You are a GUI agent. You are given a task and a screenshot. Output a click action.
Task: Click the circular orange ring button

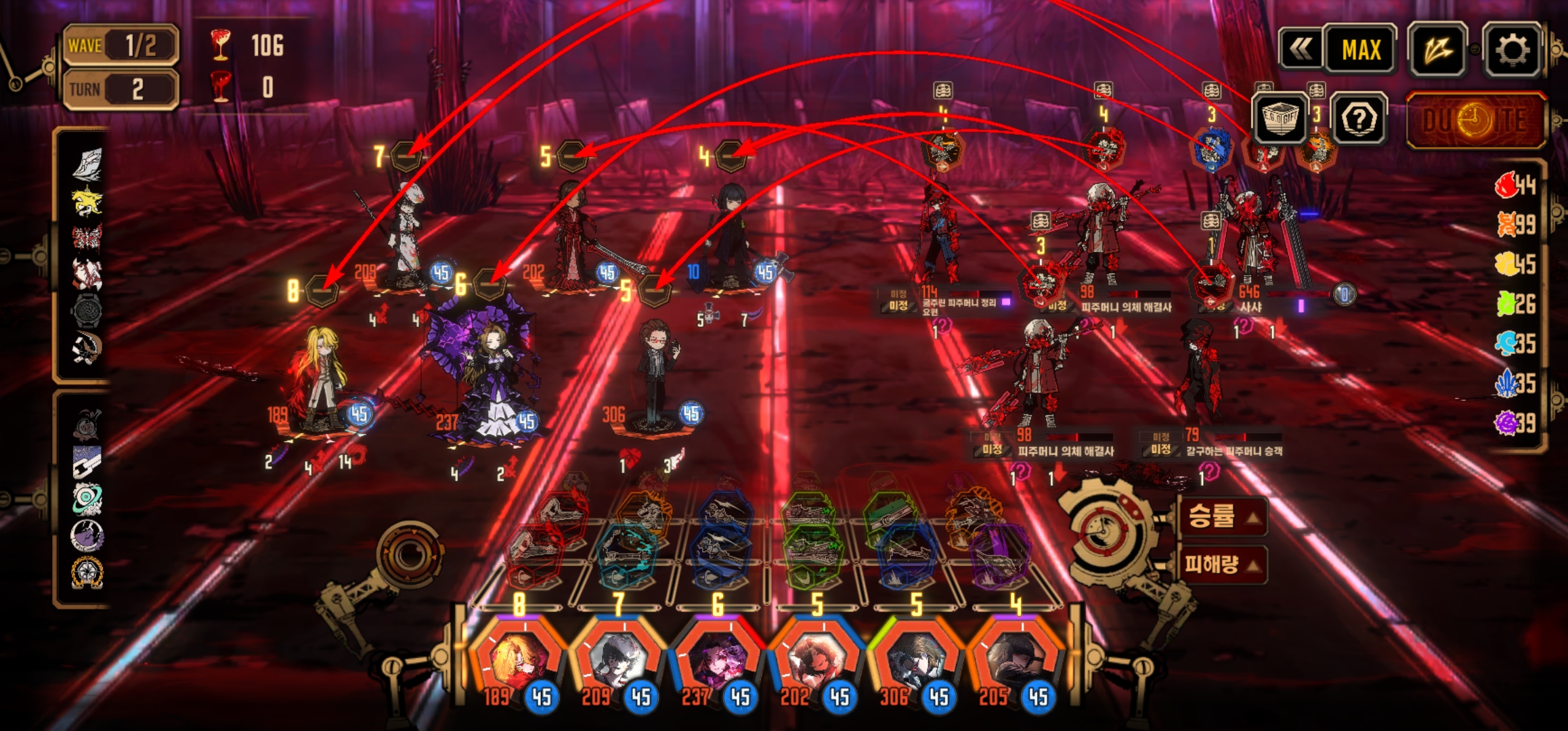(409, 555)
